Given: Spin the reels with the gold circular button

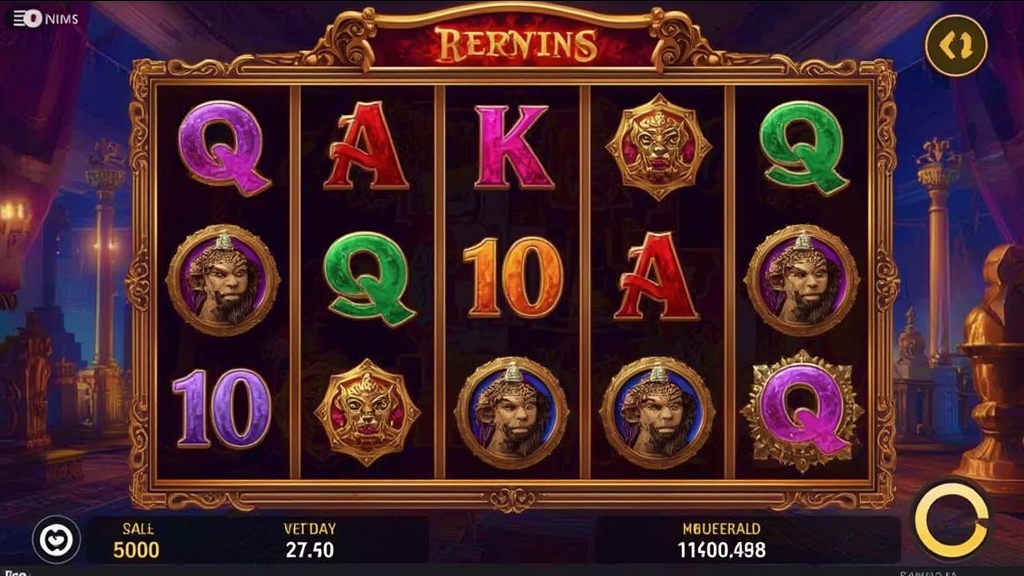Looking at the screenshot, I should (951, 520).
